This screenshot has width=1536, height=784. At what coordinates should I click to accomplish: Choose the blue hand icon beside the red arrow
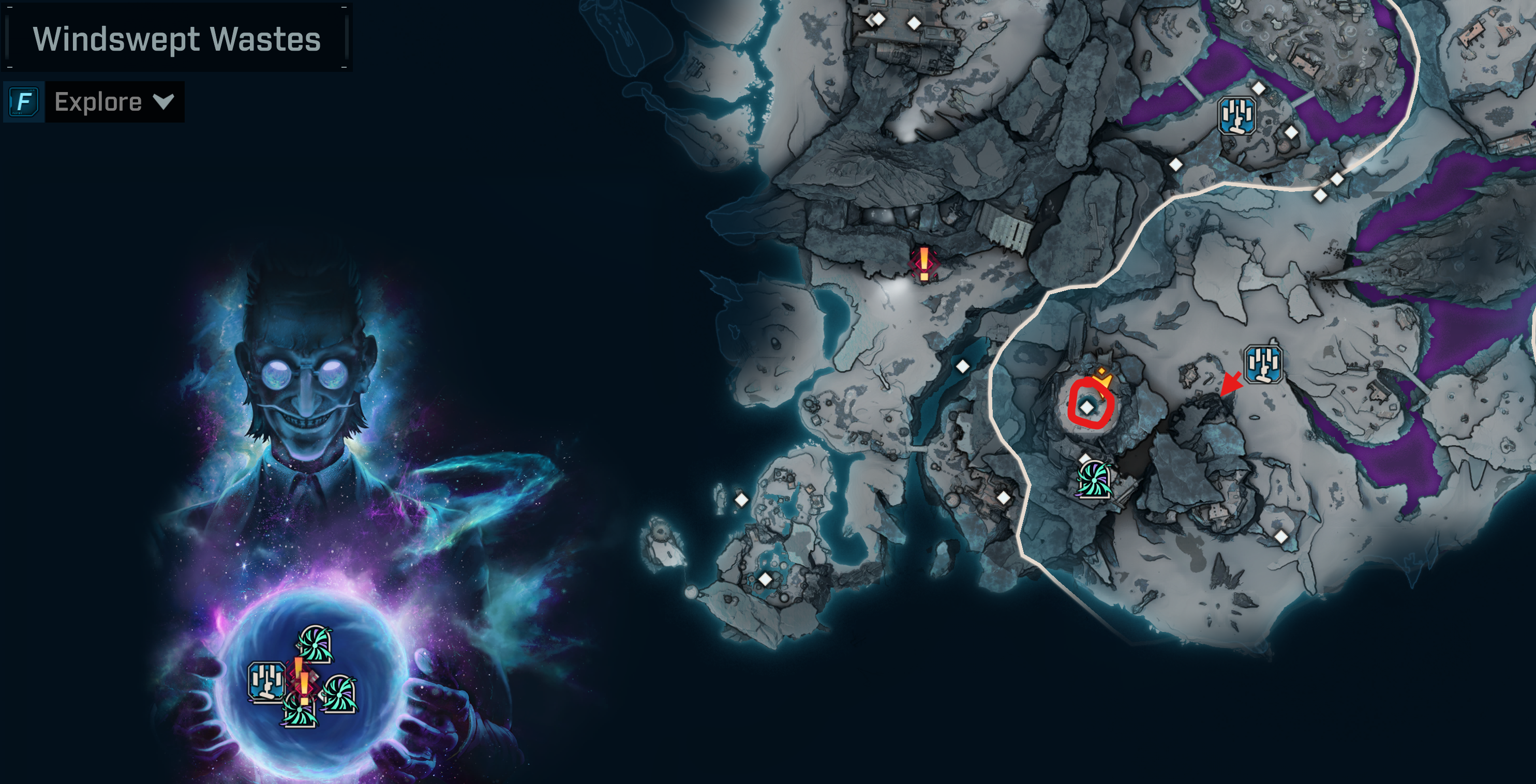[1263, 363]
